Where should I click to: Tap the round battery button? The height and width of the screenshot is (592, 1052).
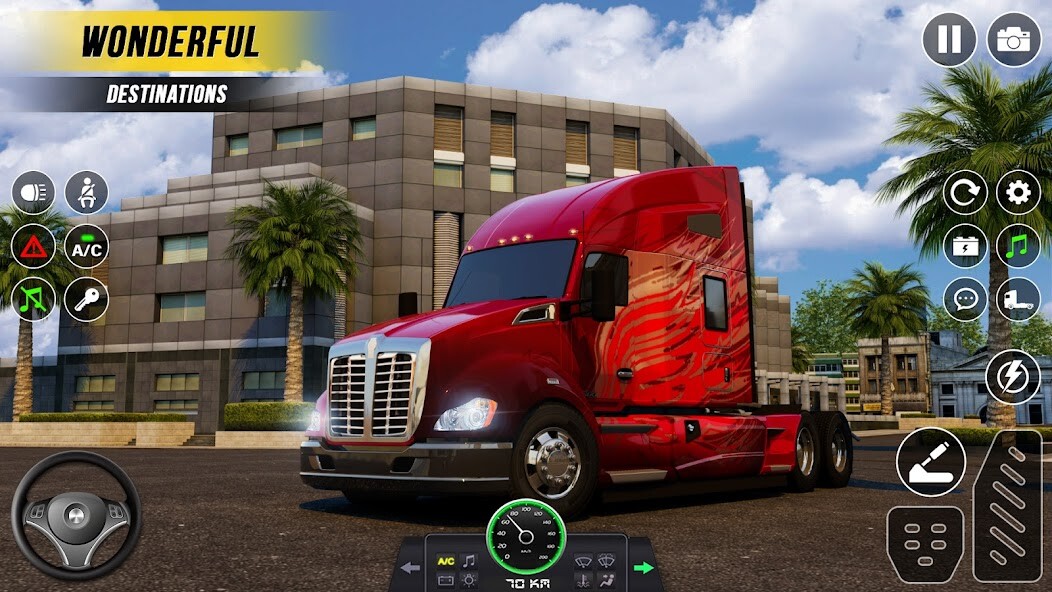pyautogui.click(x=965, y=245)
